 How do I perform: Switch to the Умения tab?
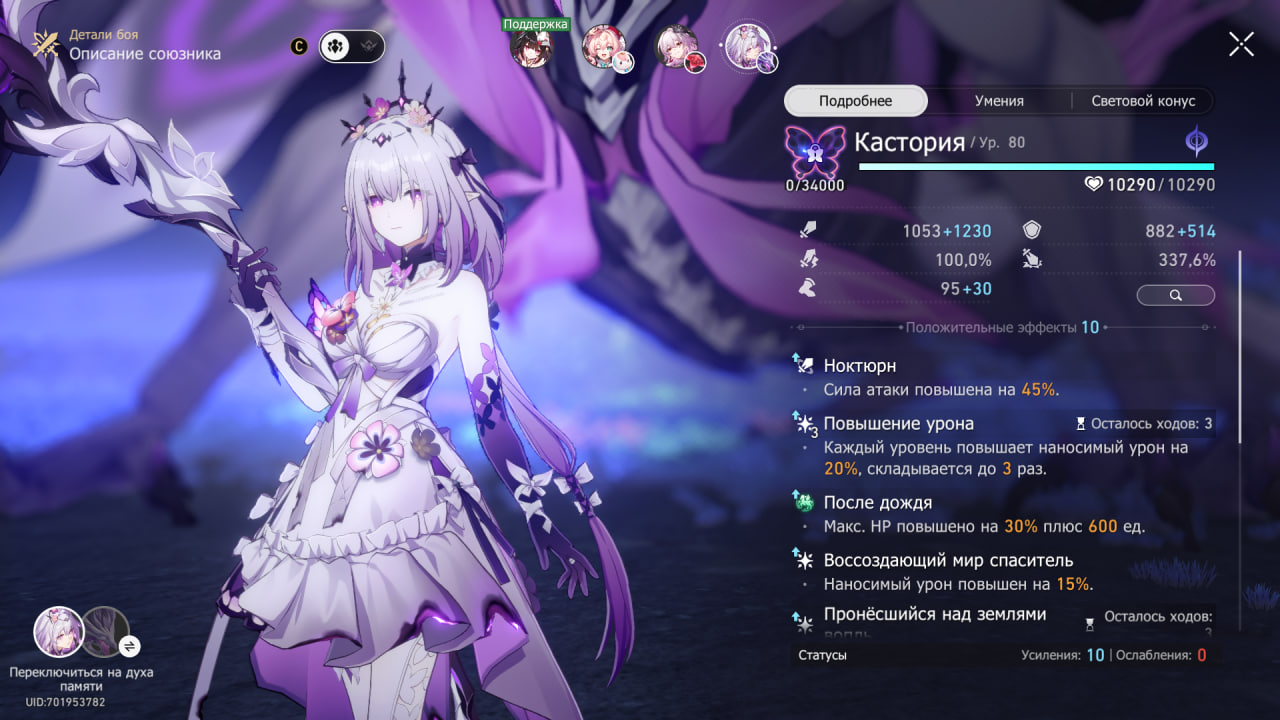click(x=999, y=101)
